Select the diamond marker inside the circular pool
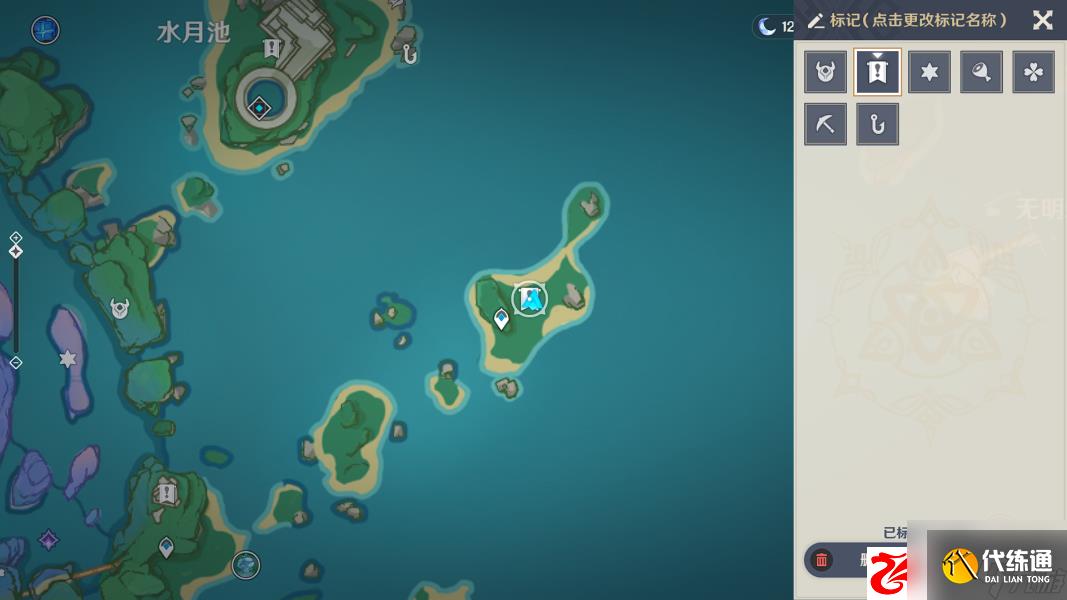This screenshot has width=1067, height=600. point(259,106)
